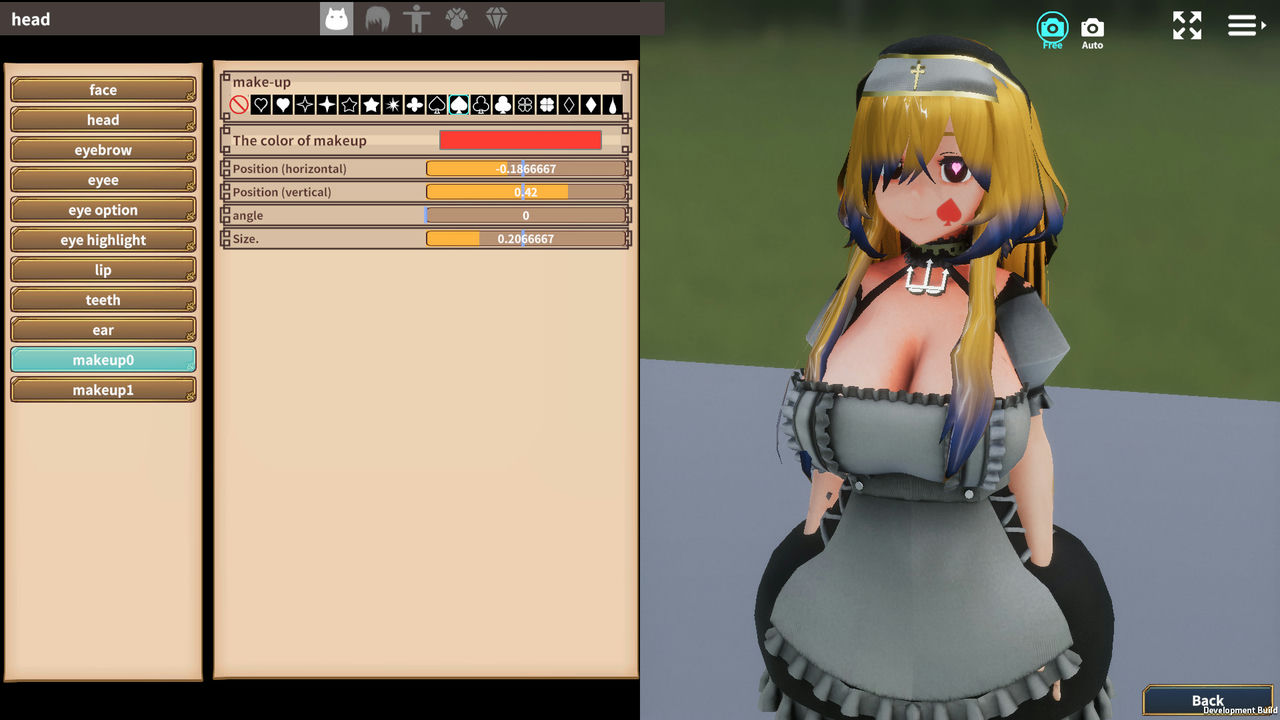Open the body shape editor icon
1280x720 pixels.
417,18
